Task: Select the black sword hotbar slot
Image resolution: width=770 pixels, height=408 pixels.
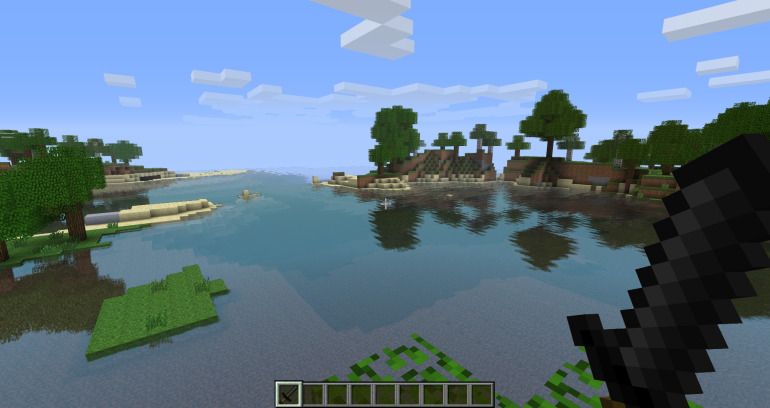Action: click(x=289, y=394)
